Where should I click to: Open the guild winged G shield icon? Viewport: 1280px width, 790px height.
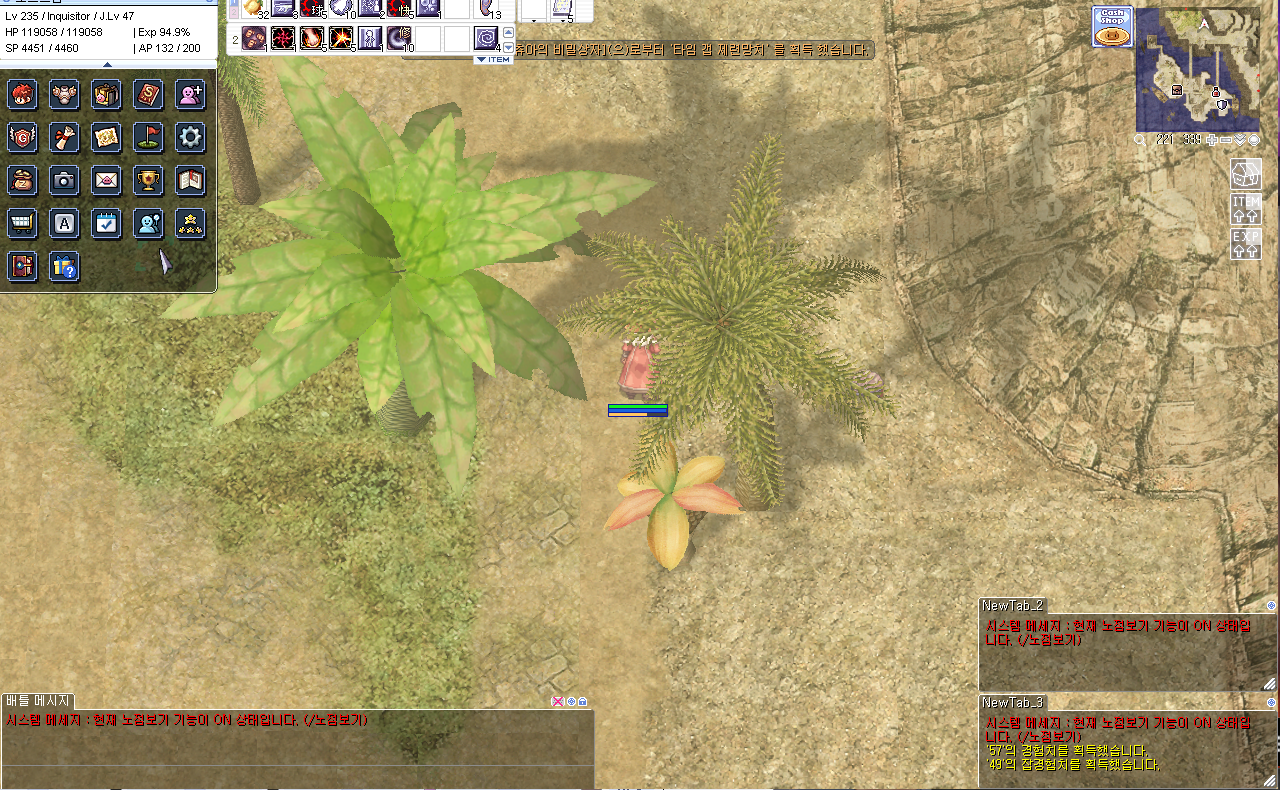coord(22,137)
